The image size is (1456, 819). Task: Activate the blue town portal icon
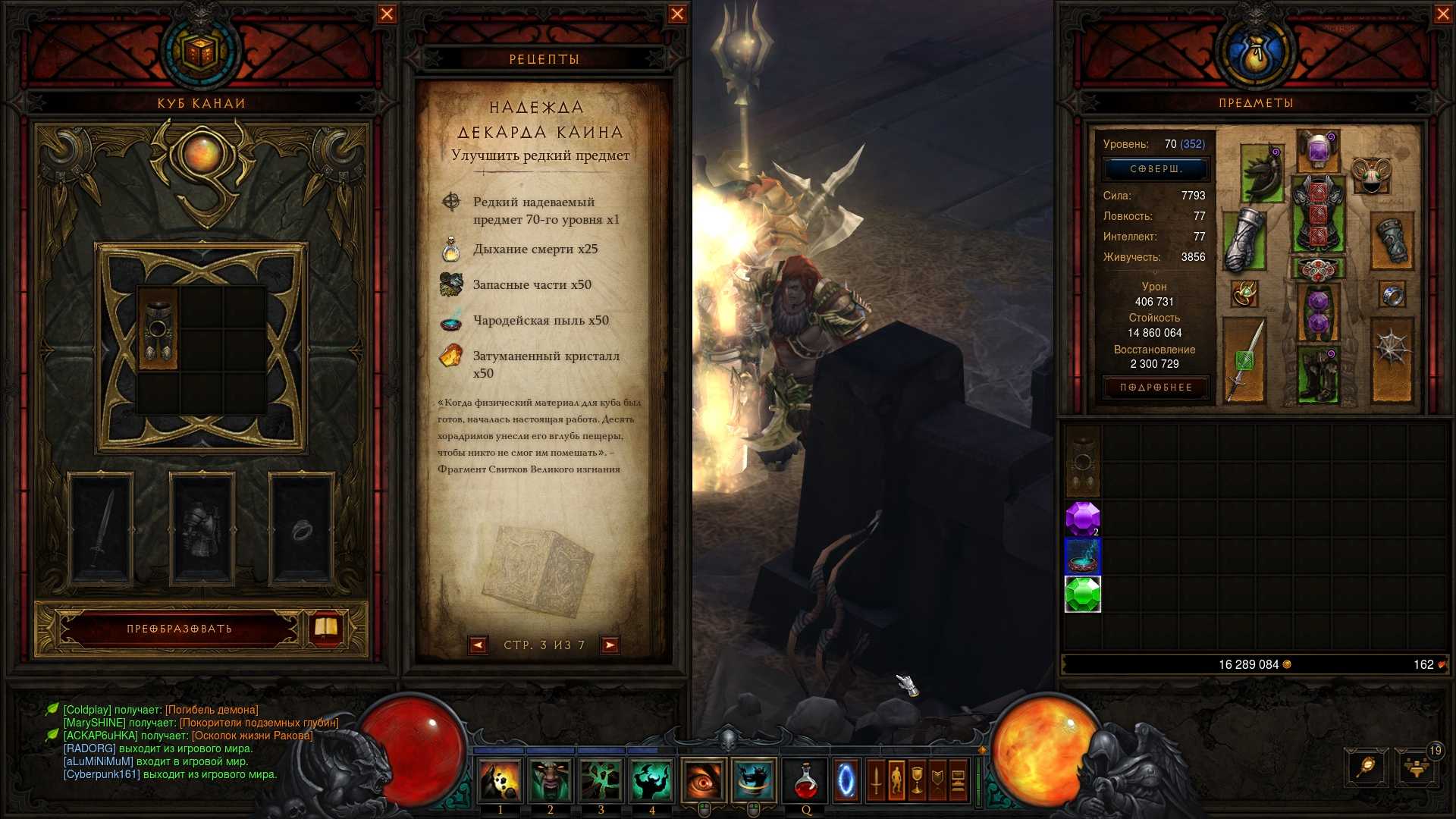coord(846,781)
